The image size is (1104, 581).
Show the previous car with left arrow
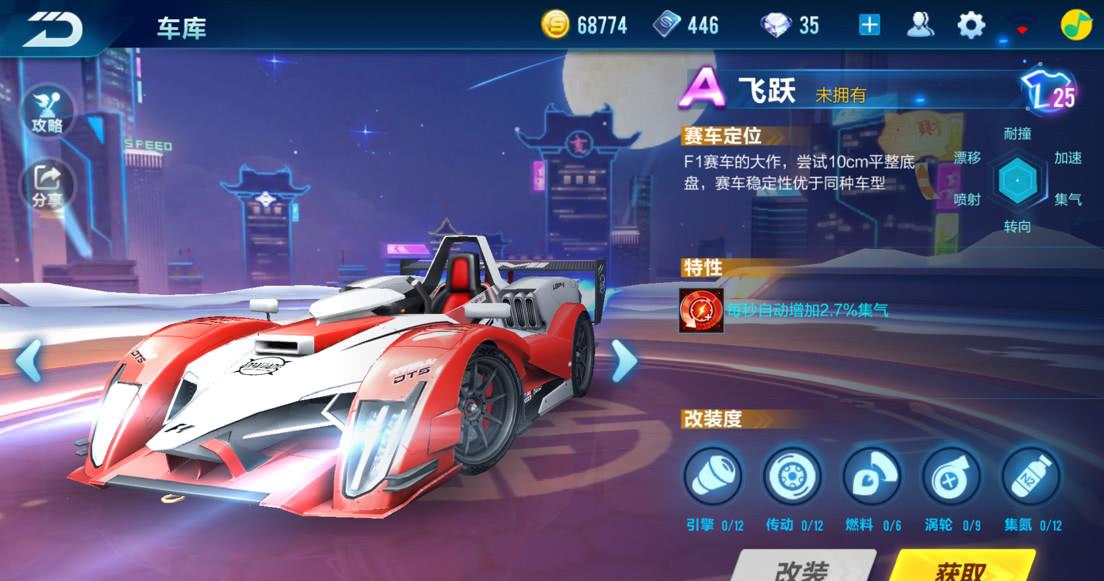(x=28, y=360)
